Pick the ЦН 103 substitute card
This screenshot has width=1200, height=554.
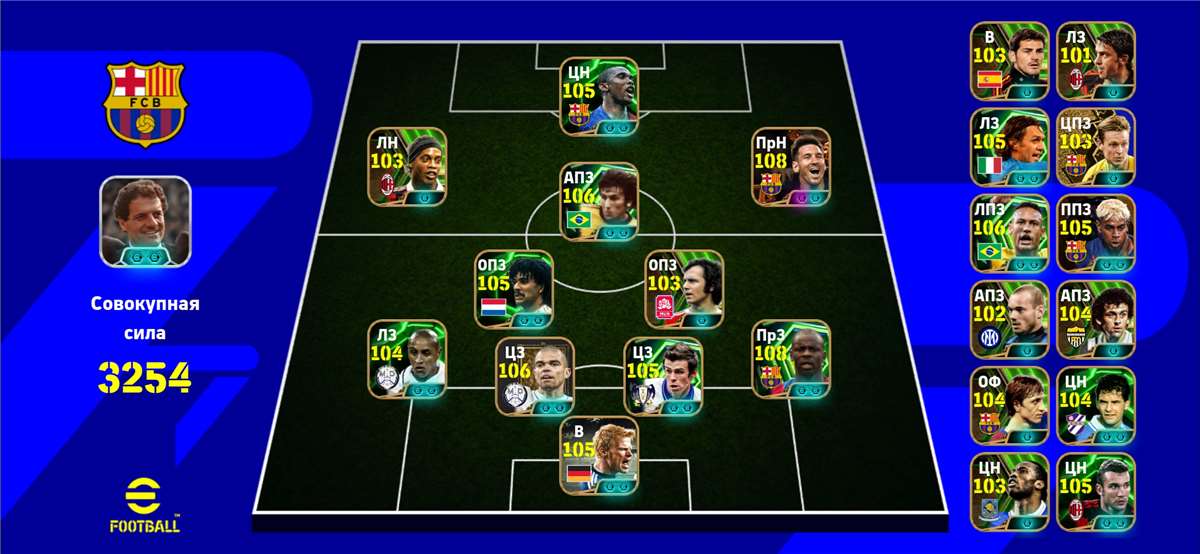point(1009,492)
